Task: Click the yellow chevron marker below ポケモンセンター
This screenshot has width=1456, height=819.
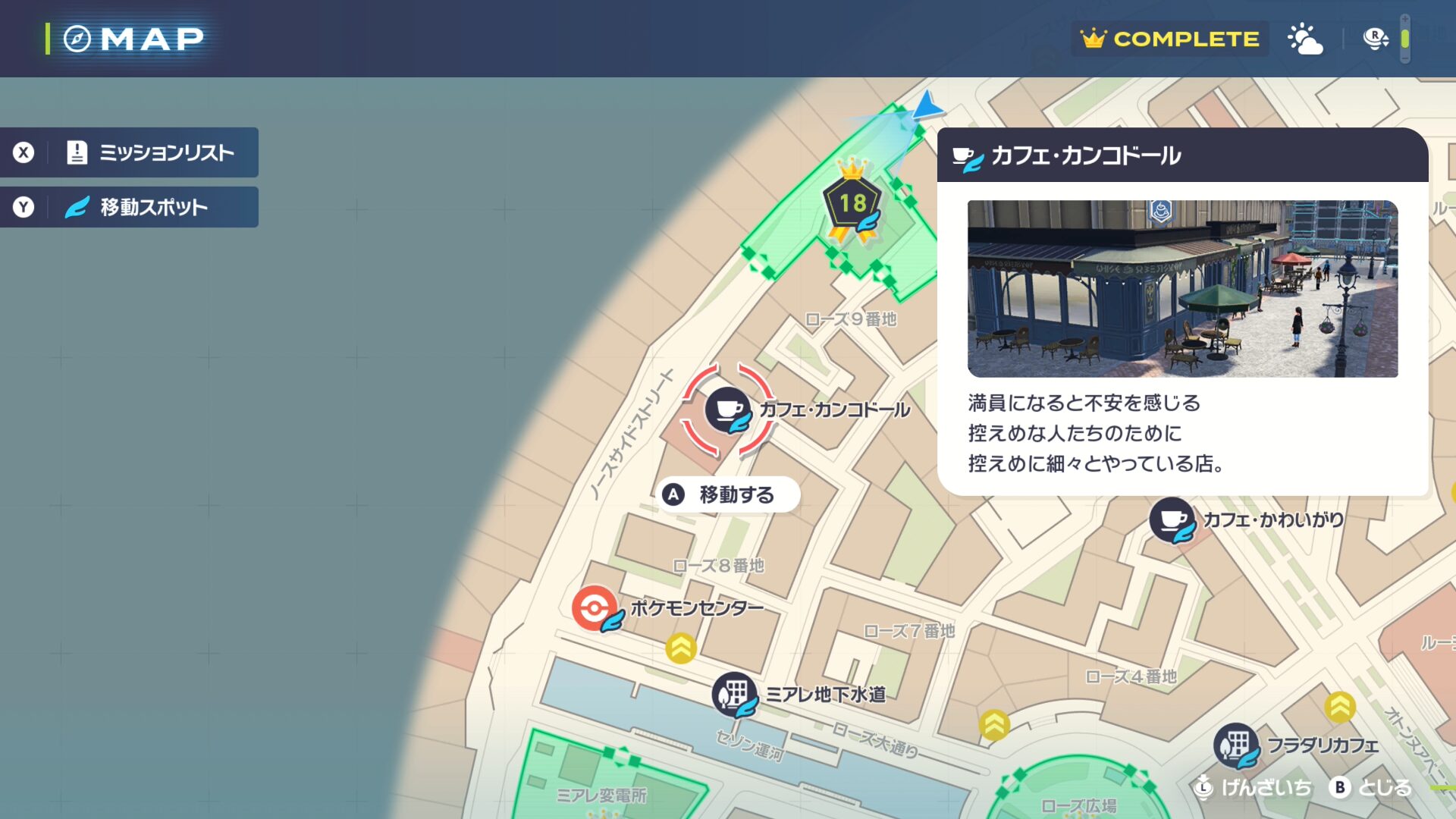Action: (x=681, y=648)
